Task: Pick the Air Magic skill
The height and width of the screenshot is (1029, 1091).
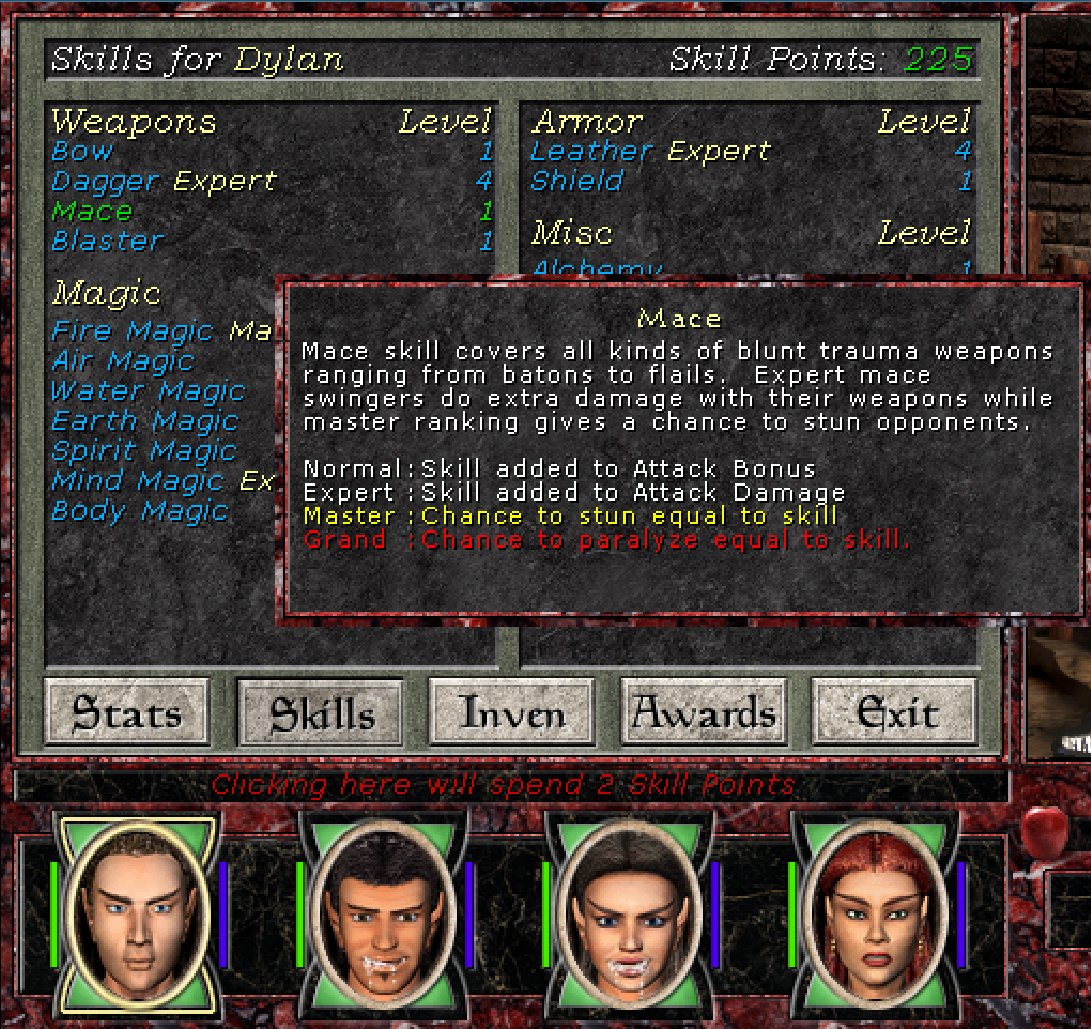Action: tap(122, 361)
